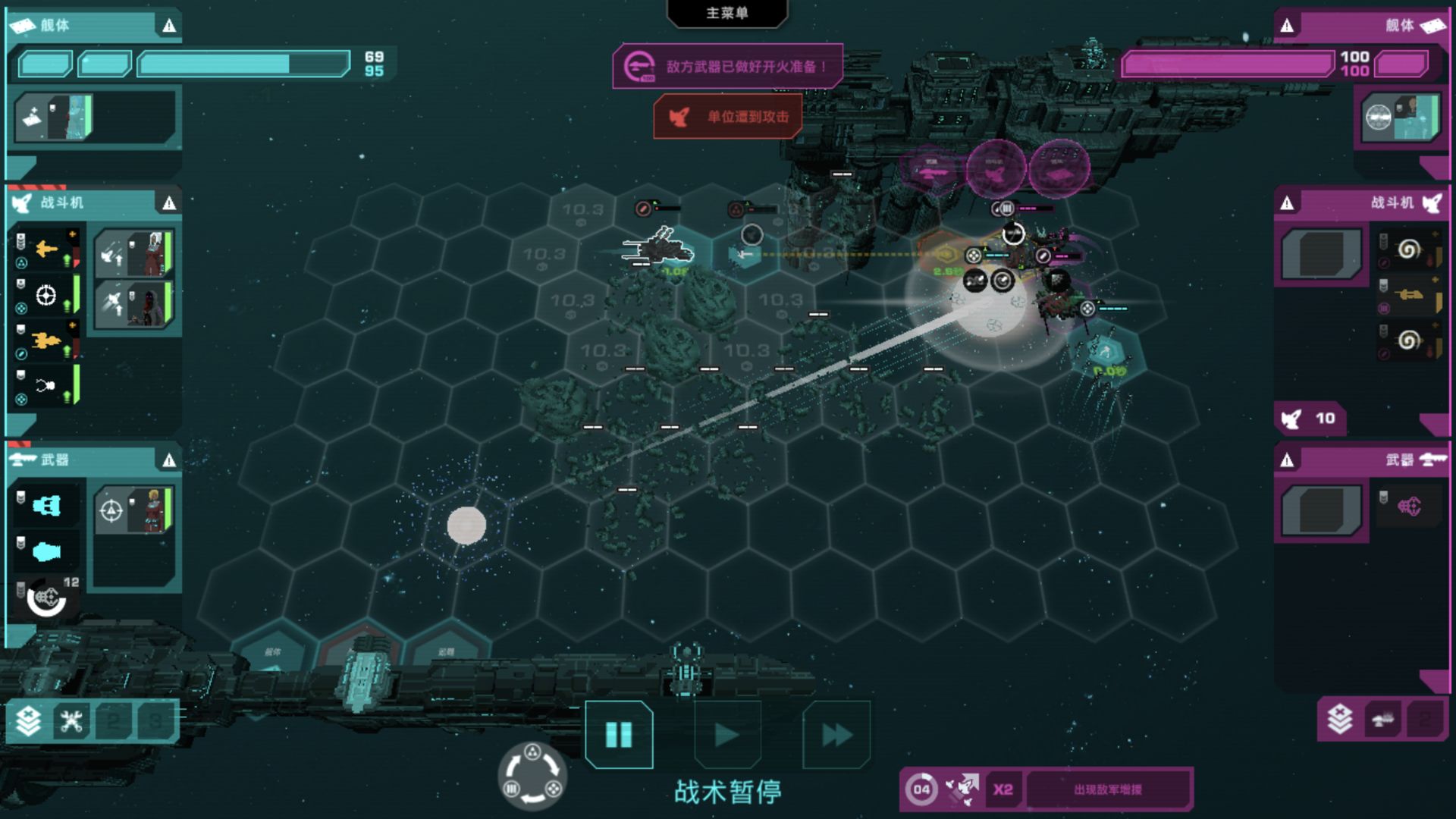Resume at normal speed with play button

pos(727,734)
